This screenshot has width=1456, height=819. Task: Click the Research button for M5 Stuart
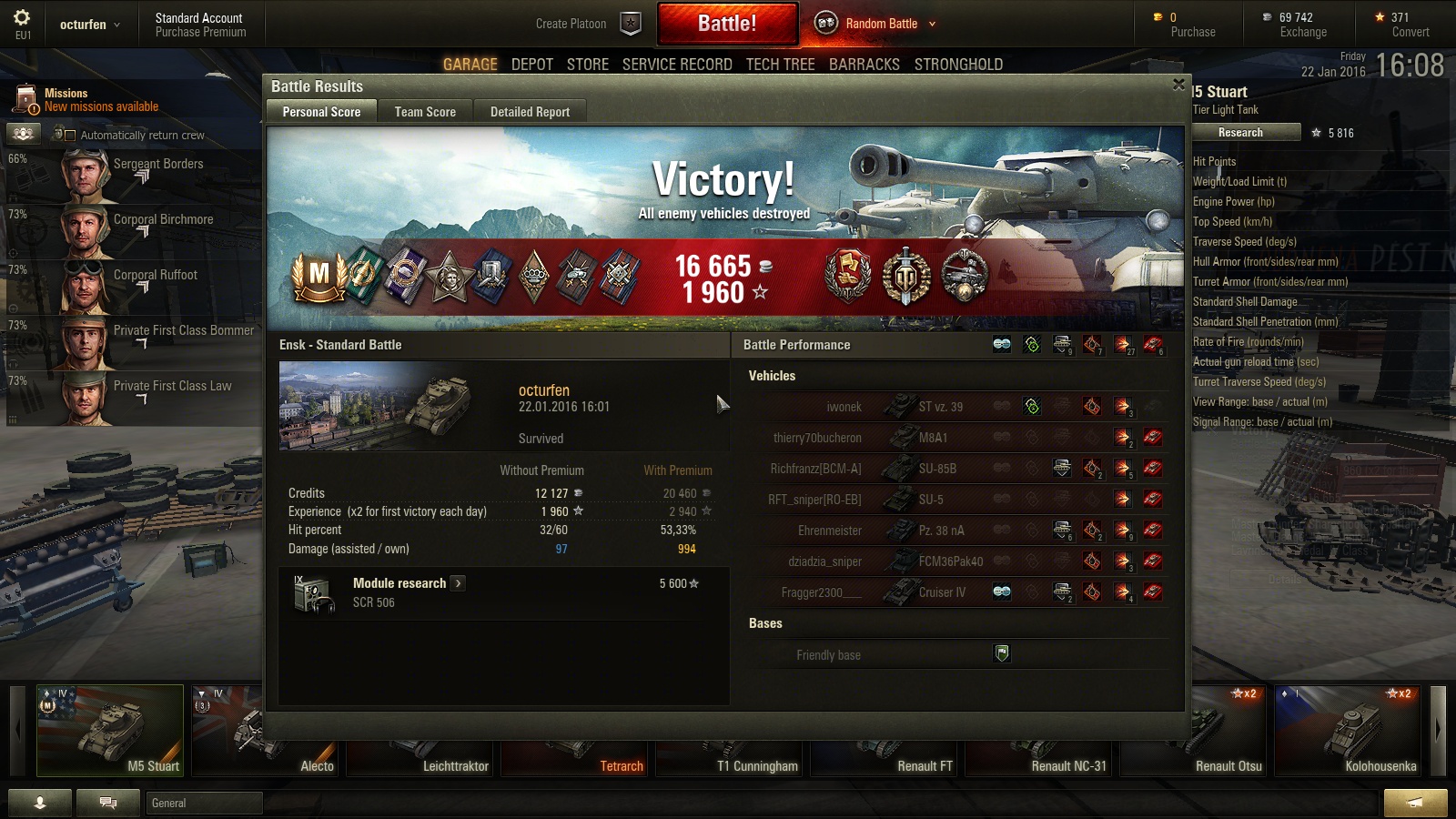pos(1240,133)
